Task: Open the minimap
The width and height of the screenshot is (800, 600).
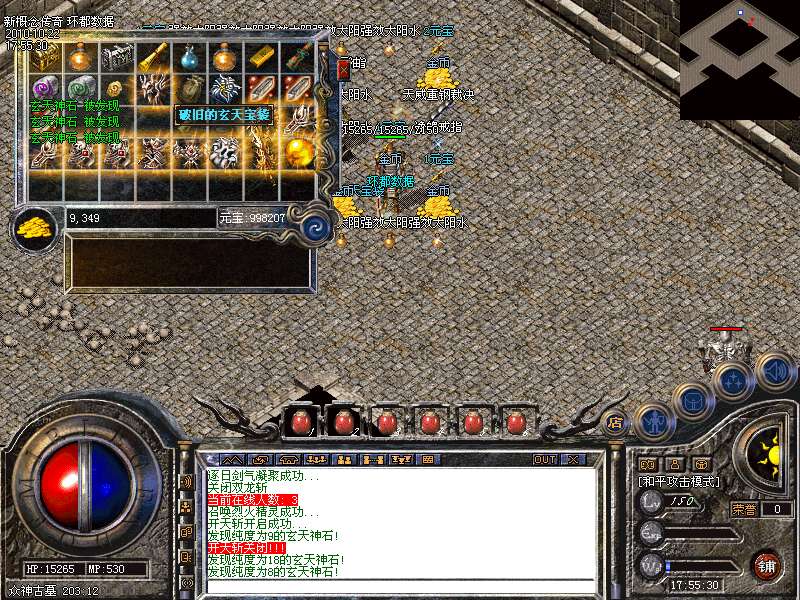Action: pyautogui.click(x=740, y=45)
